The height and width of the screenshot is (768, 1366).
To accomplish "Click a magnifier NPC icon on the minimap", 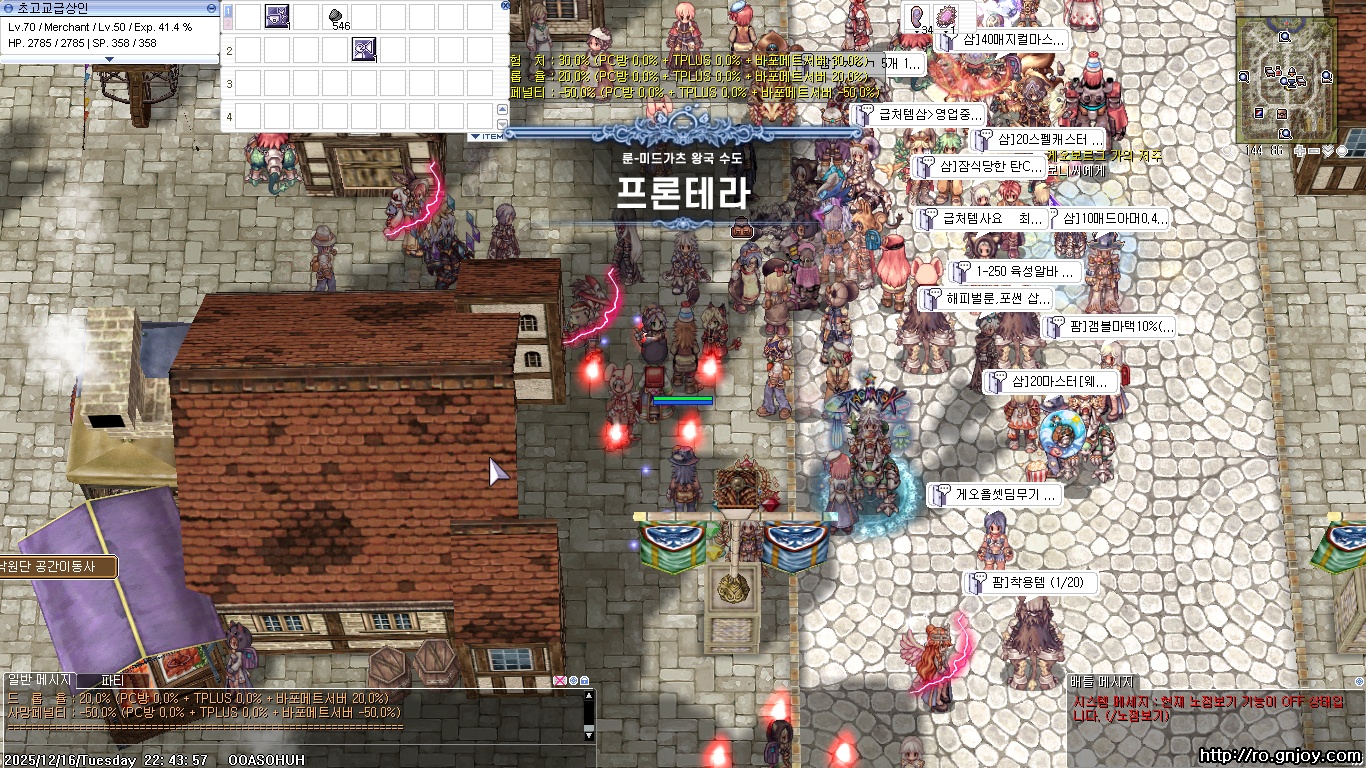I will coord(1284,36).
